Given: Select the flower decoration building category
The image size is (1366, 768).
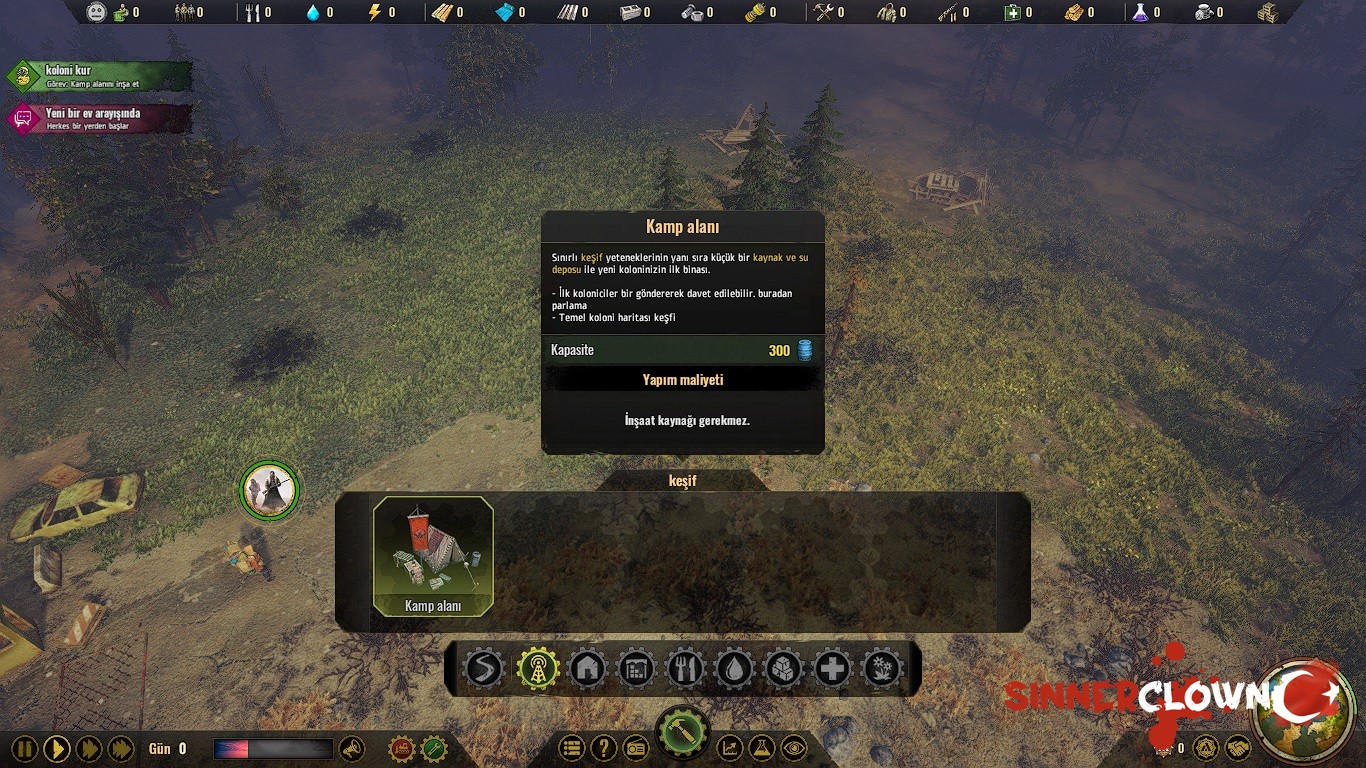Looking at the screenshot, I should click(x=881, y=668).
